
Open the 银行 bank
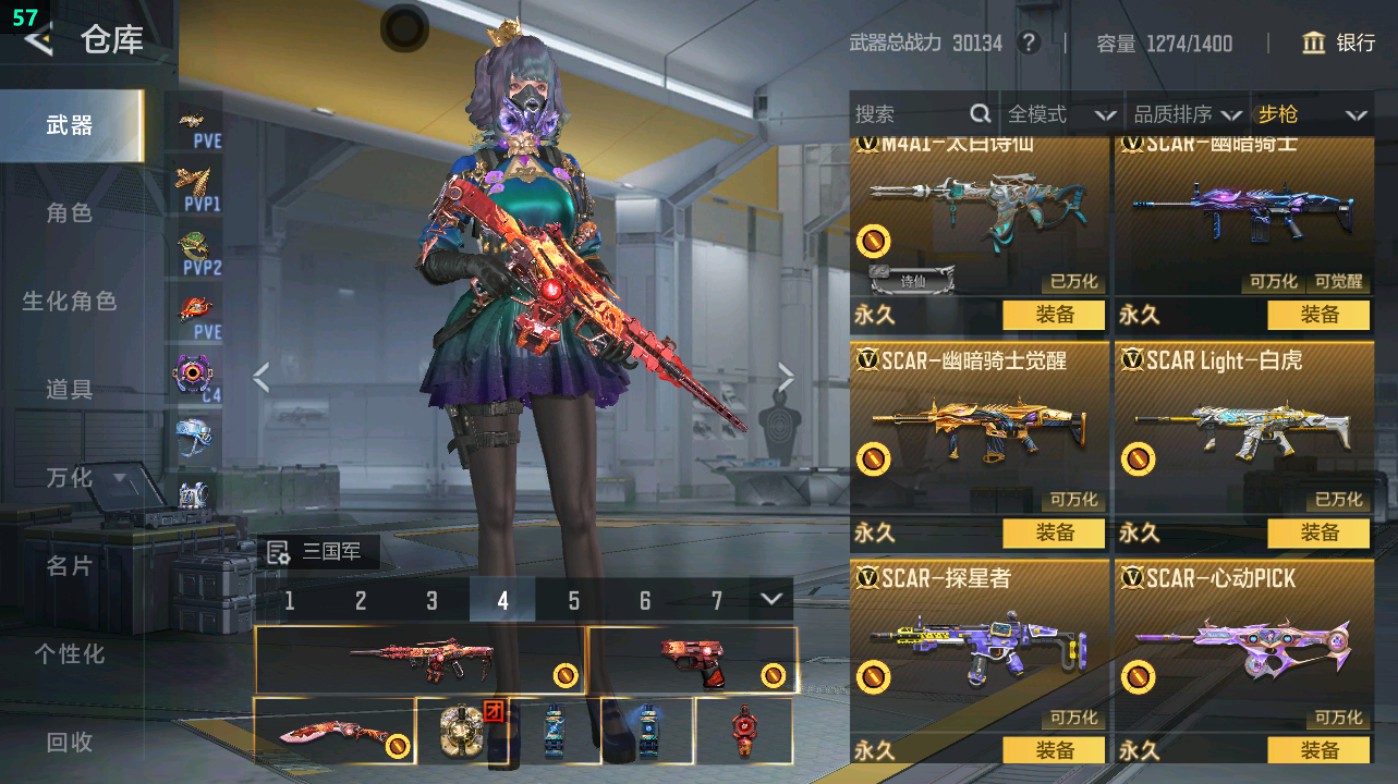pyautogui.click(x=1339, y=43)
